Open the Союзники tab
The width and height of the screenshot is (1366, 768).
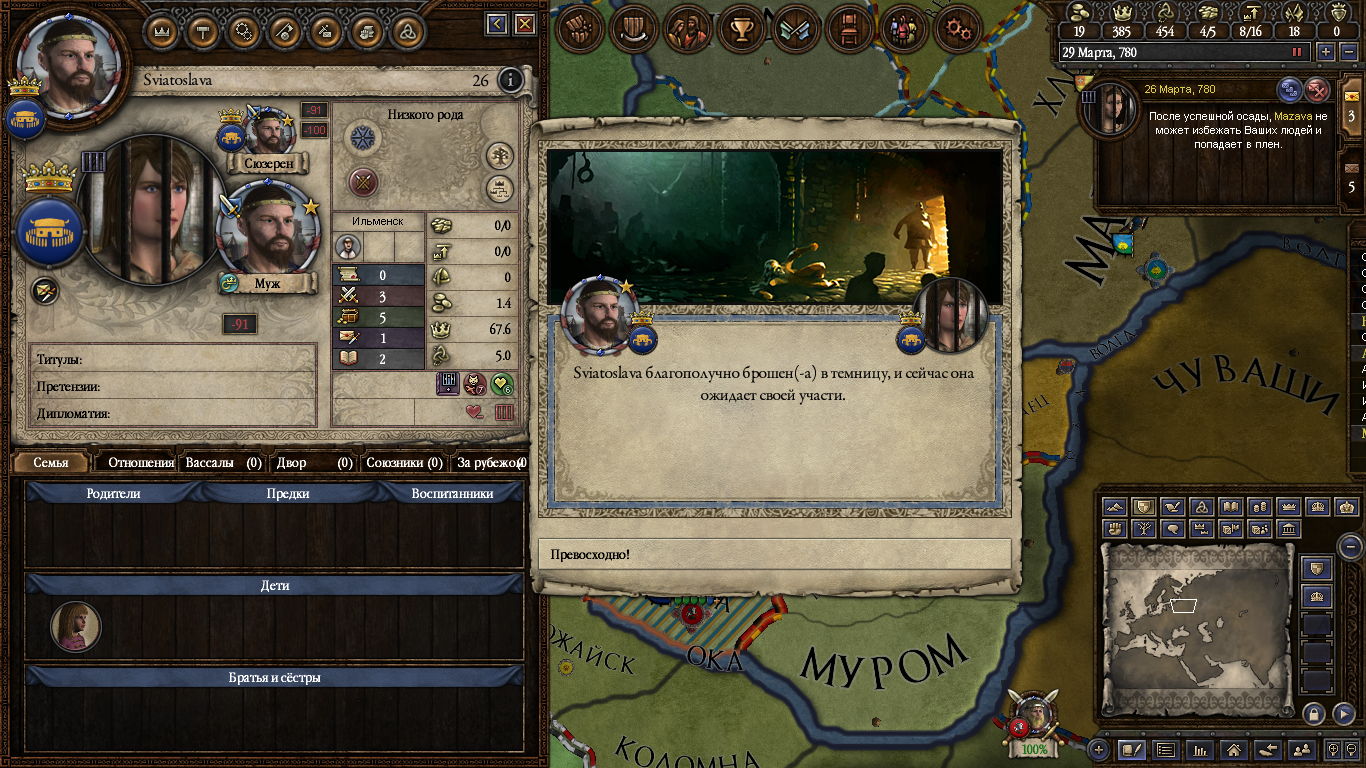tap(404, 463)
